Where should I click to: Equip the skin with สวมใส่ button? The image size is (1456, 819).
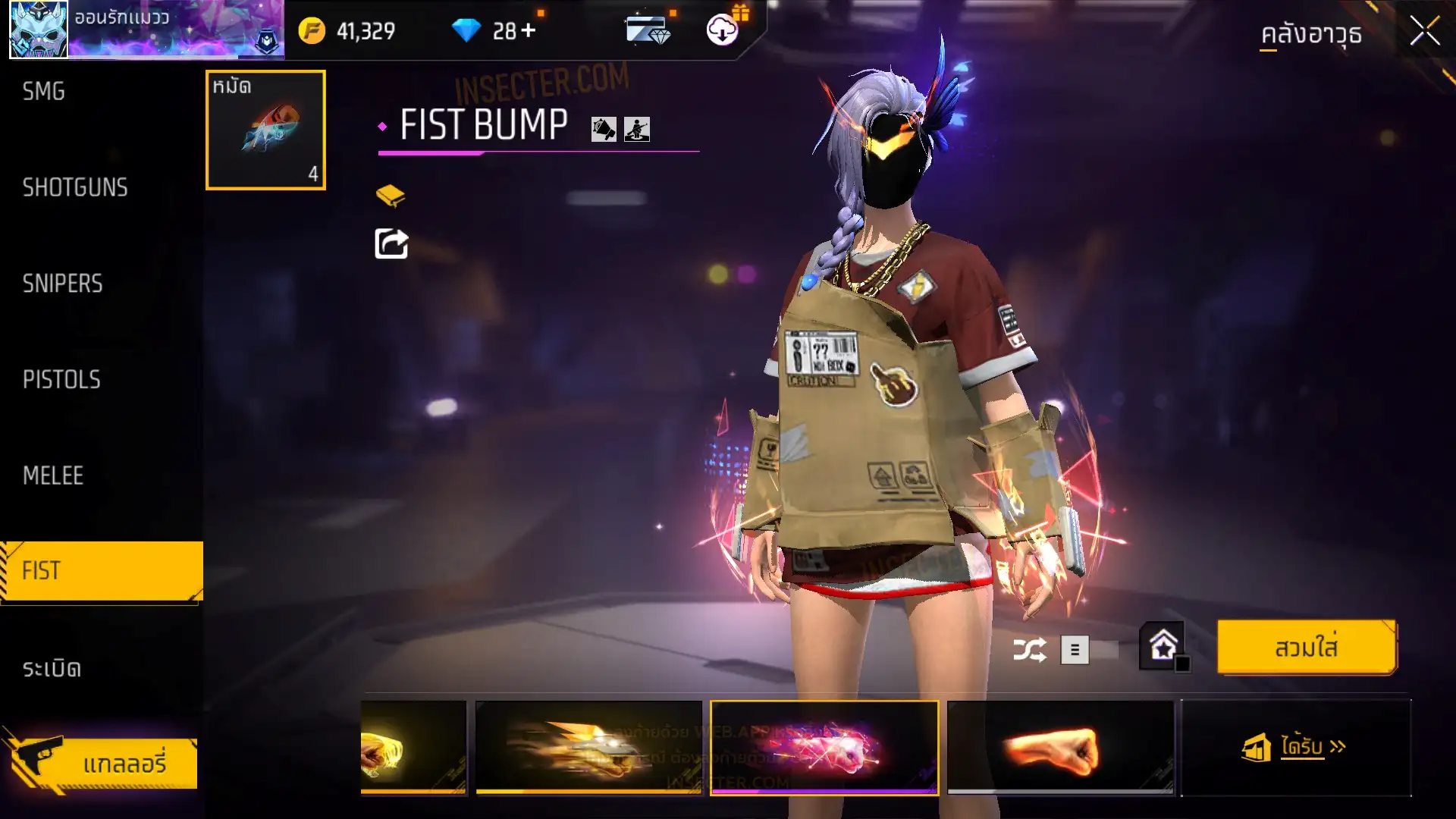(x=1306, y=648)
